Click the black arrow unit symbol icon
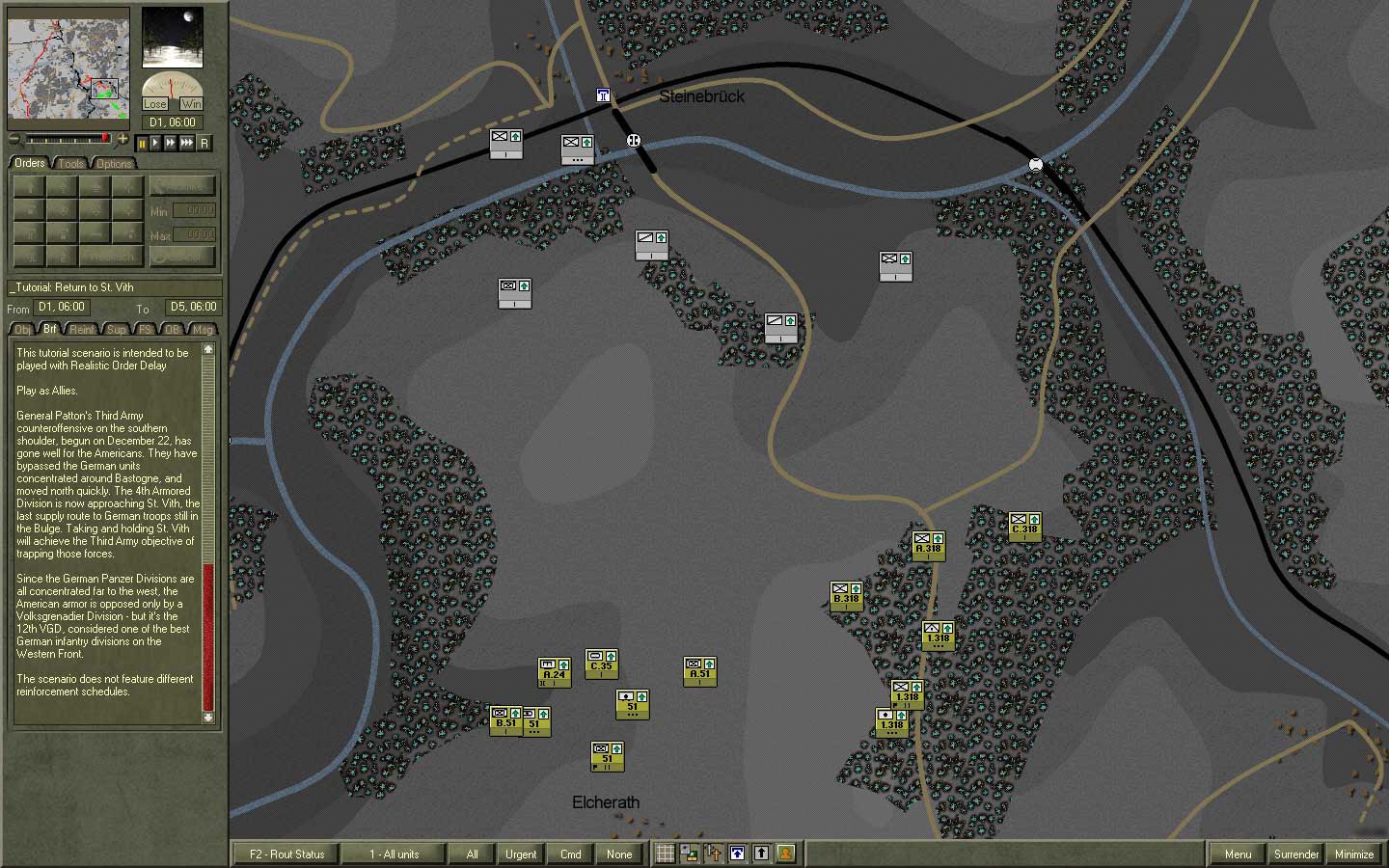 (x=760, y=854)
